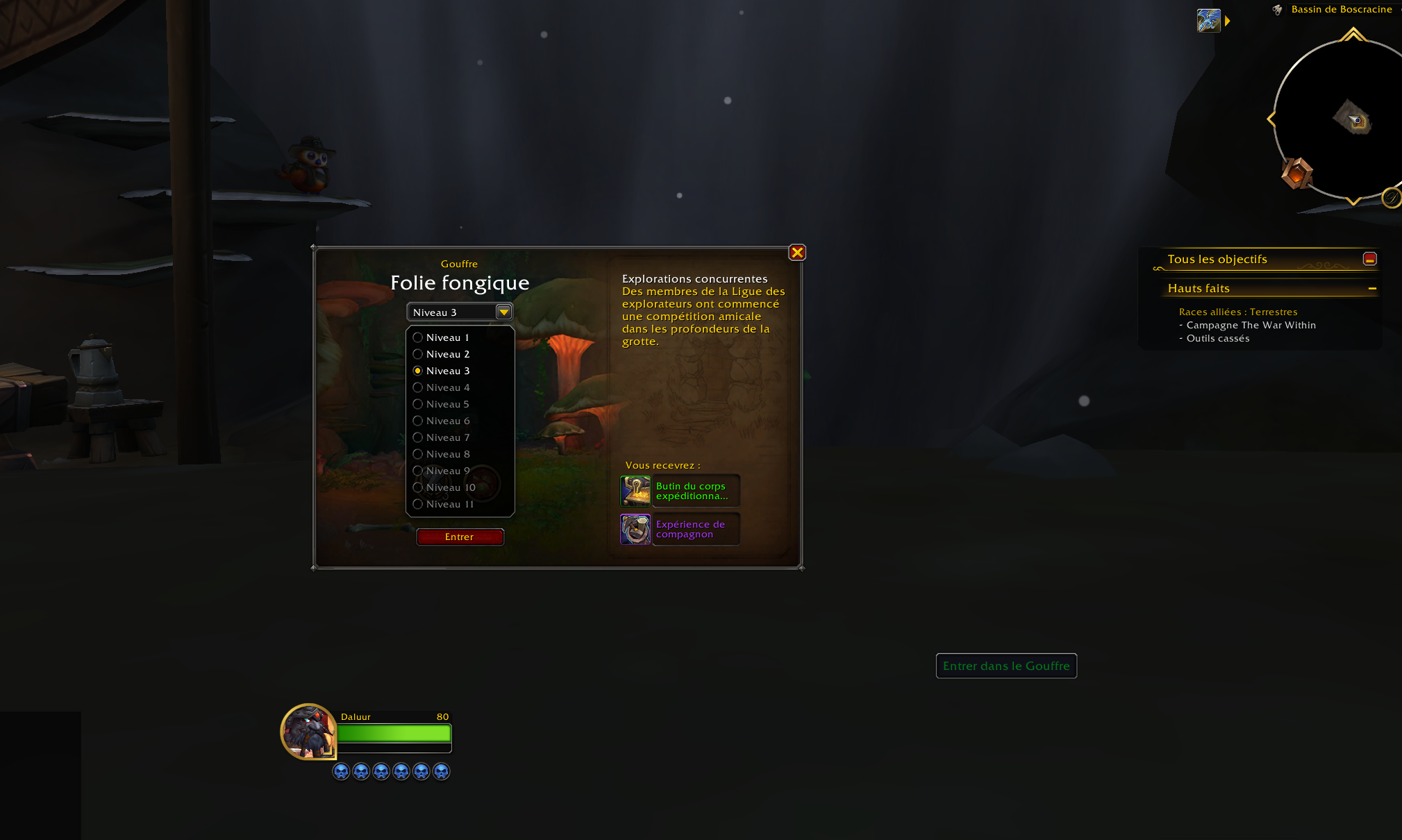This screenshot has width=1402, height=840.
Task: Close the Gouffre dialog window
Action: click(797, 253)
